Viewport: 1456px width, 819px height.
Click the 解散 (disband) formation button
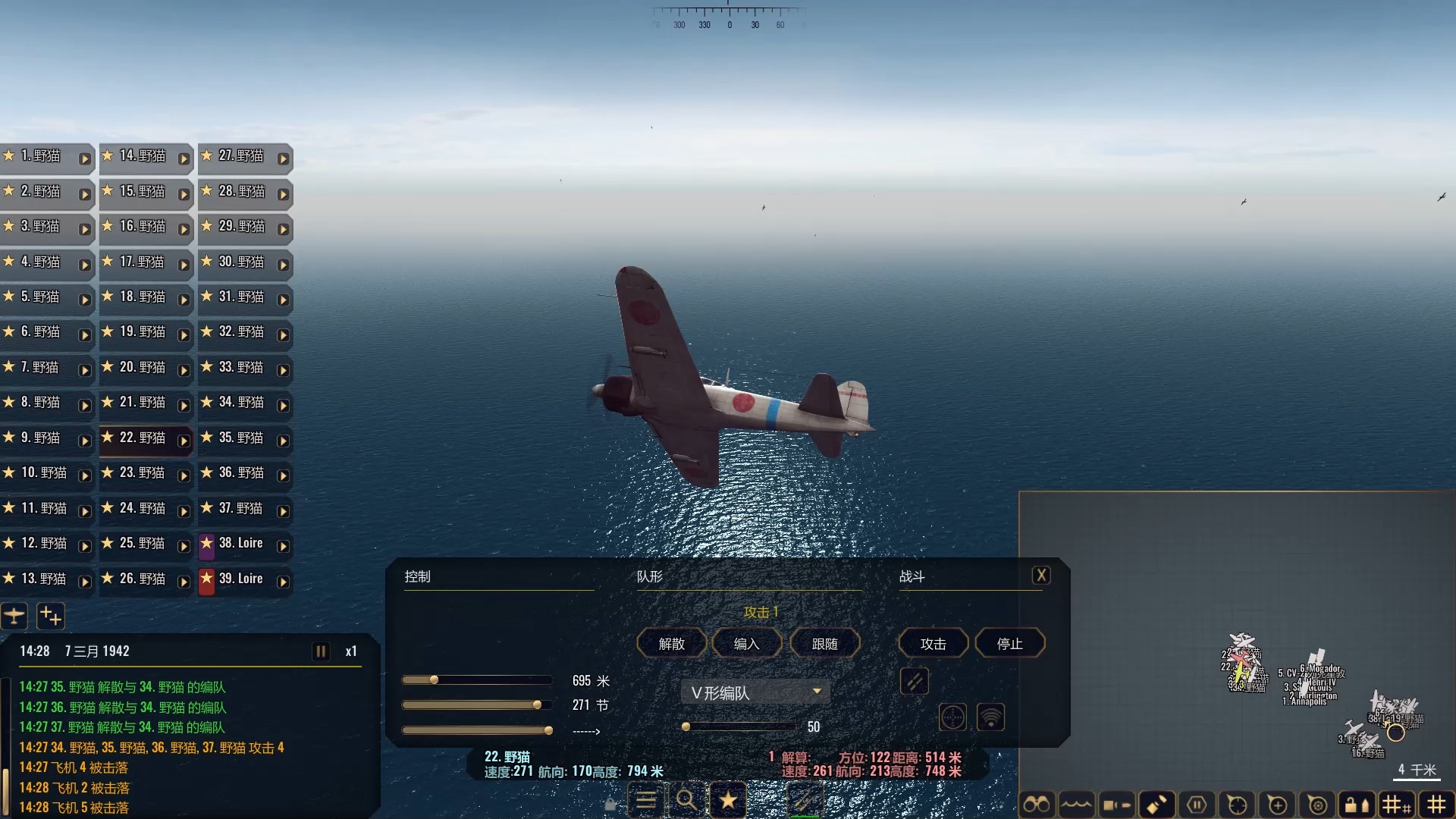tap(671, 644)
